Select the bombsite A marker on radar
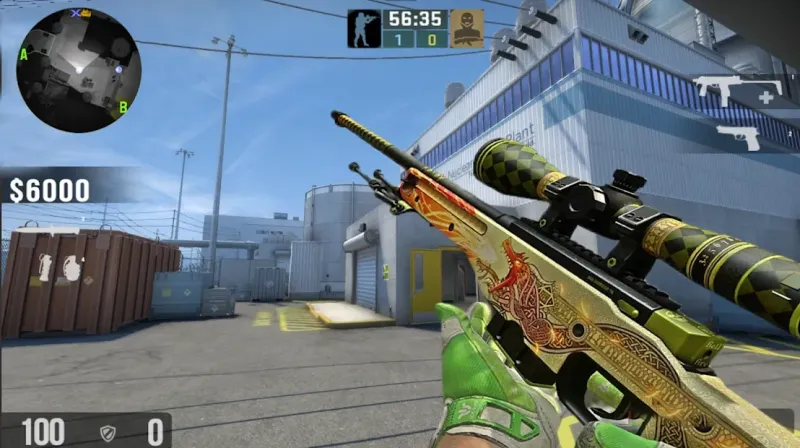This screenshot has height=448, width=800. pos(23,53)
